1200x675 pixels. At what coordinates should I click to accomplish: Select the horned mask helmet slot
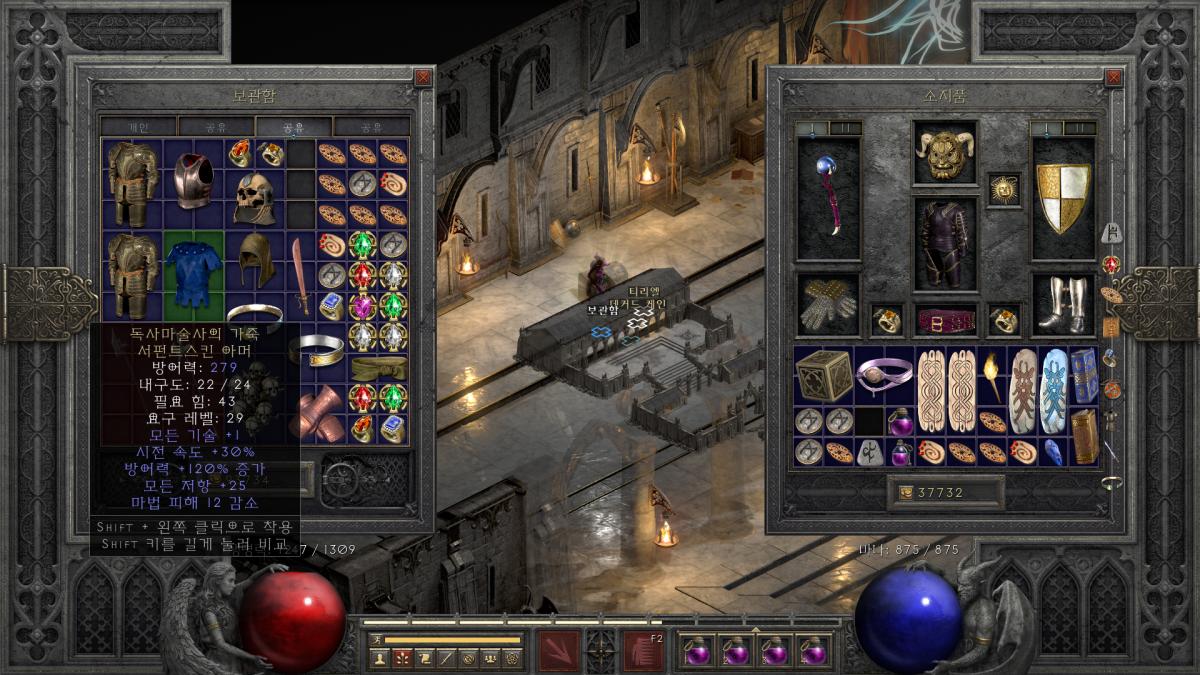pos(945,154)
